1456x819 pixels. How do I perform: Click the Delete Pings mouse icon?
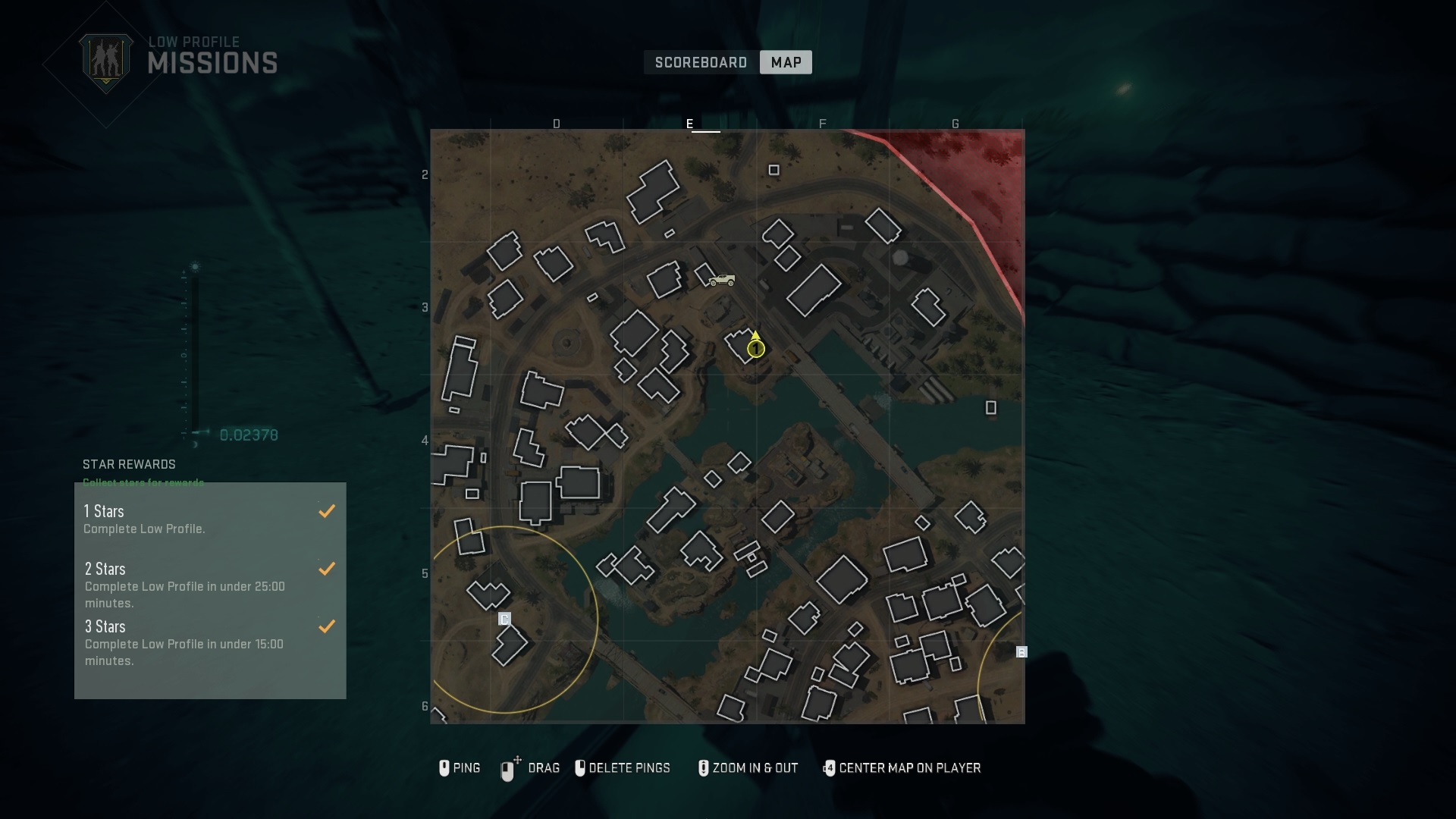click(x=581, y=768)
